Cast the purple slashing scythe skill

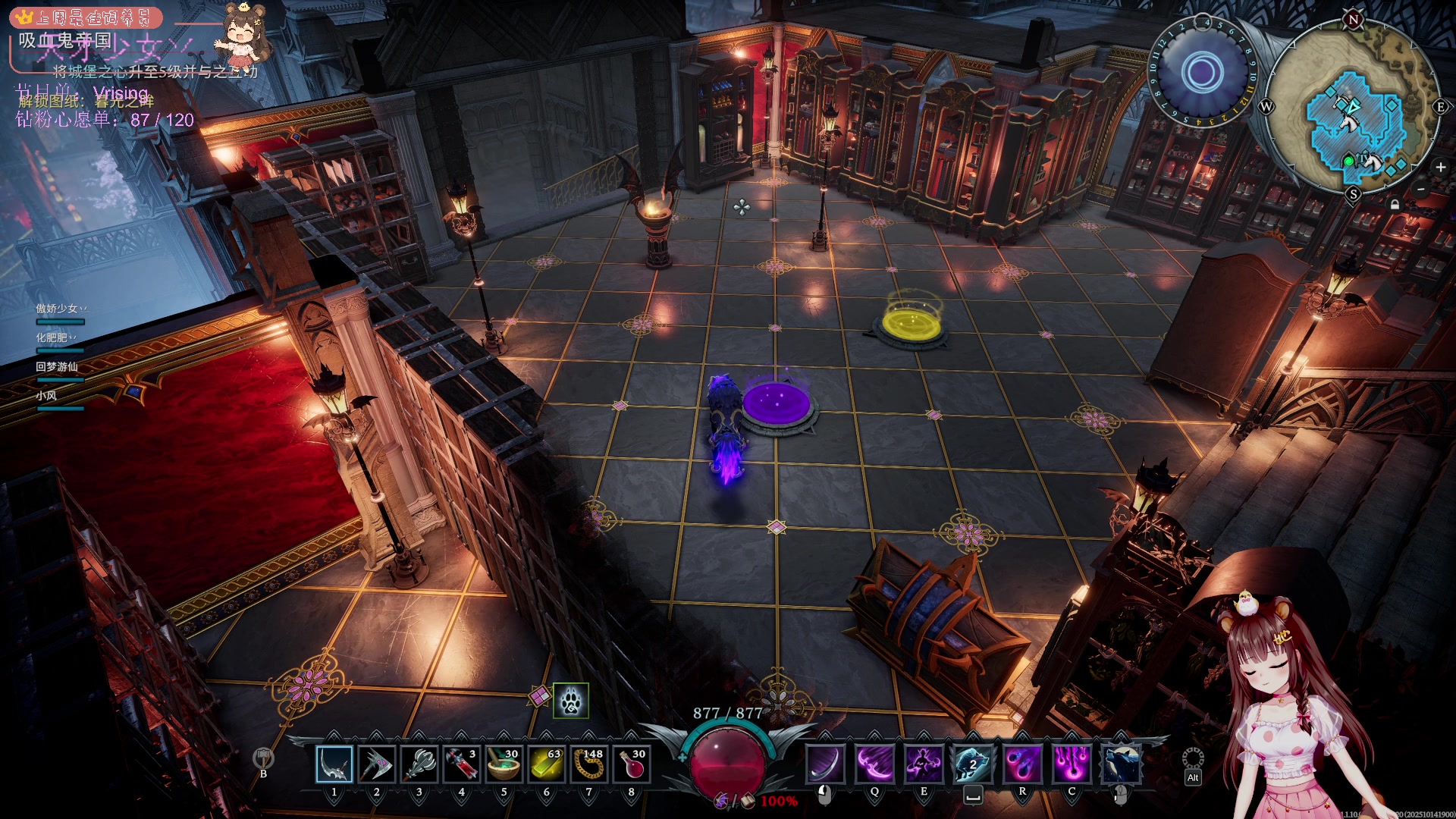[874, 763]
